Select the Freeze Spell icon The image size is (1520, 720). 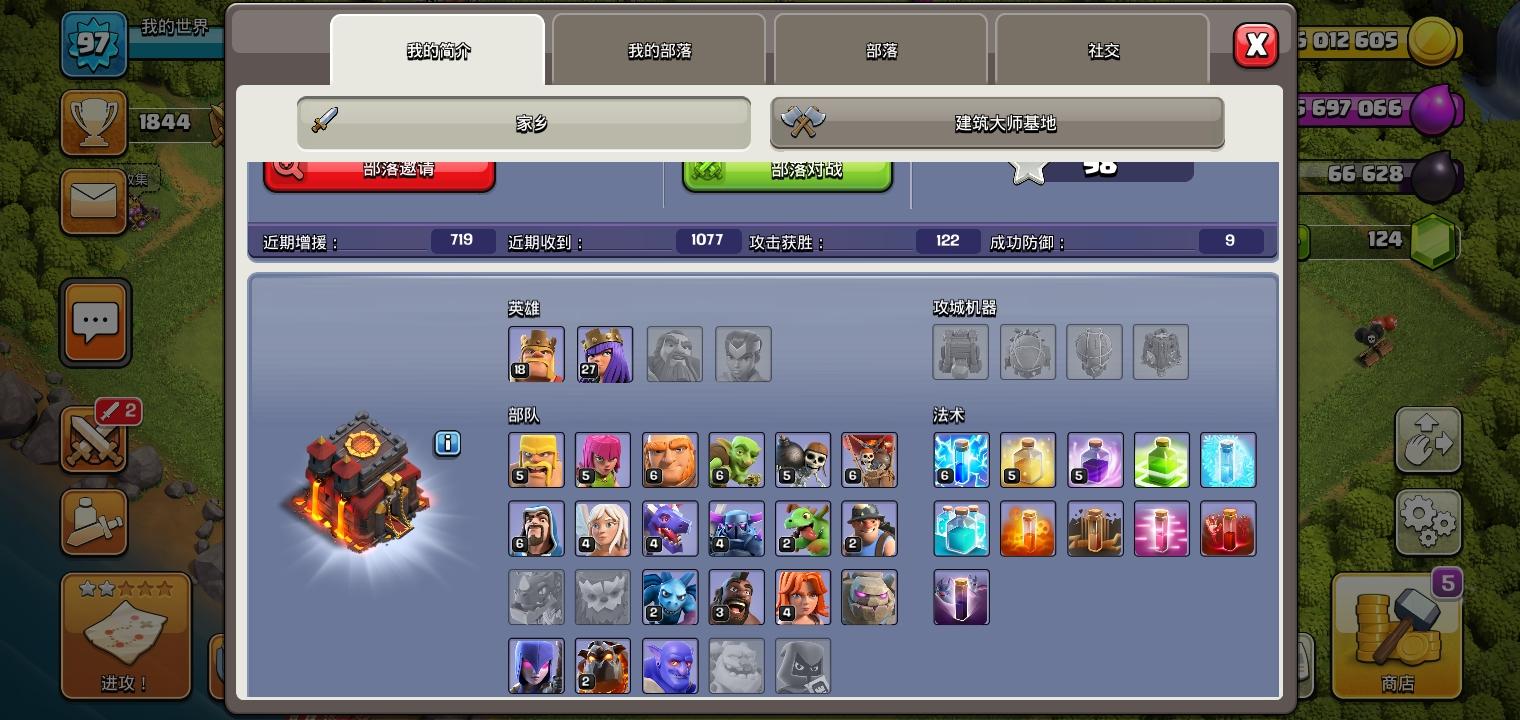(1228, 460)
